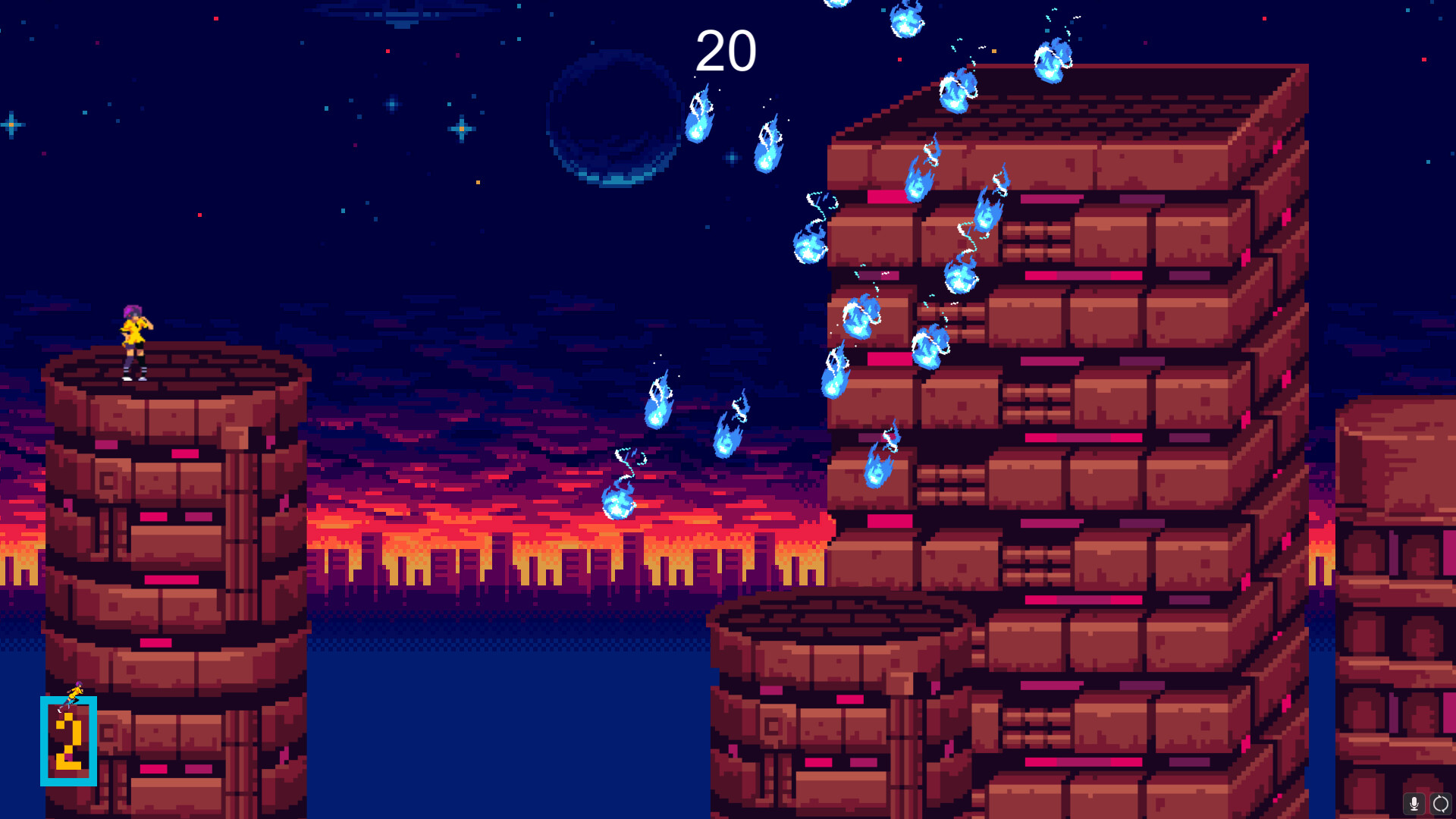The width and height of the screenshot is (1456, 819).
Task: Click the score number 20 at top center
Action: (726, 52)
